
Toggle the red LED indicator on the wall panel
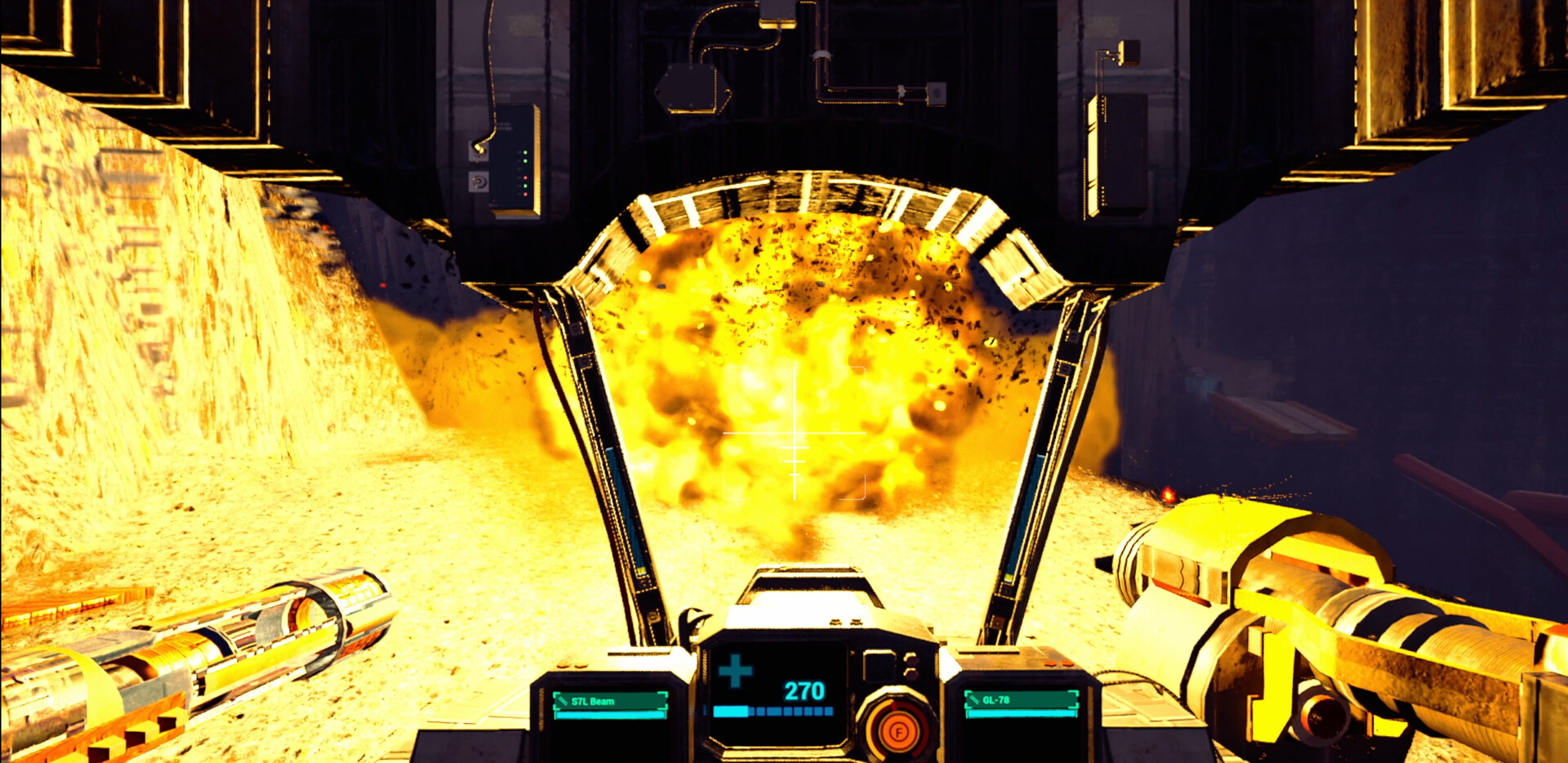(x=525, y=178)
